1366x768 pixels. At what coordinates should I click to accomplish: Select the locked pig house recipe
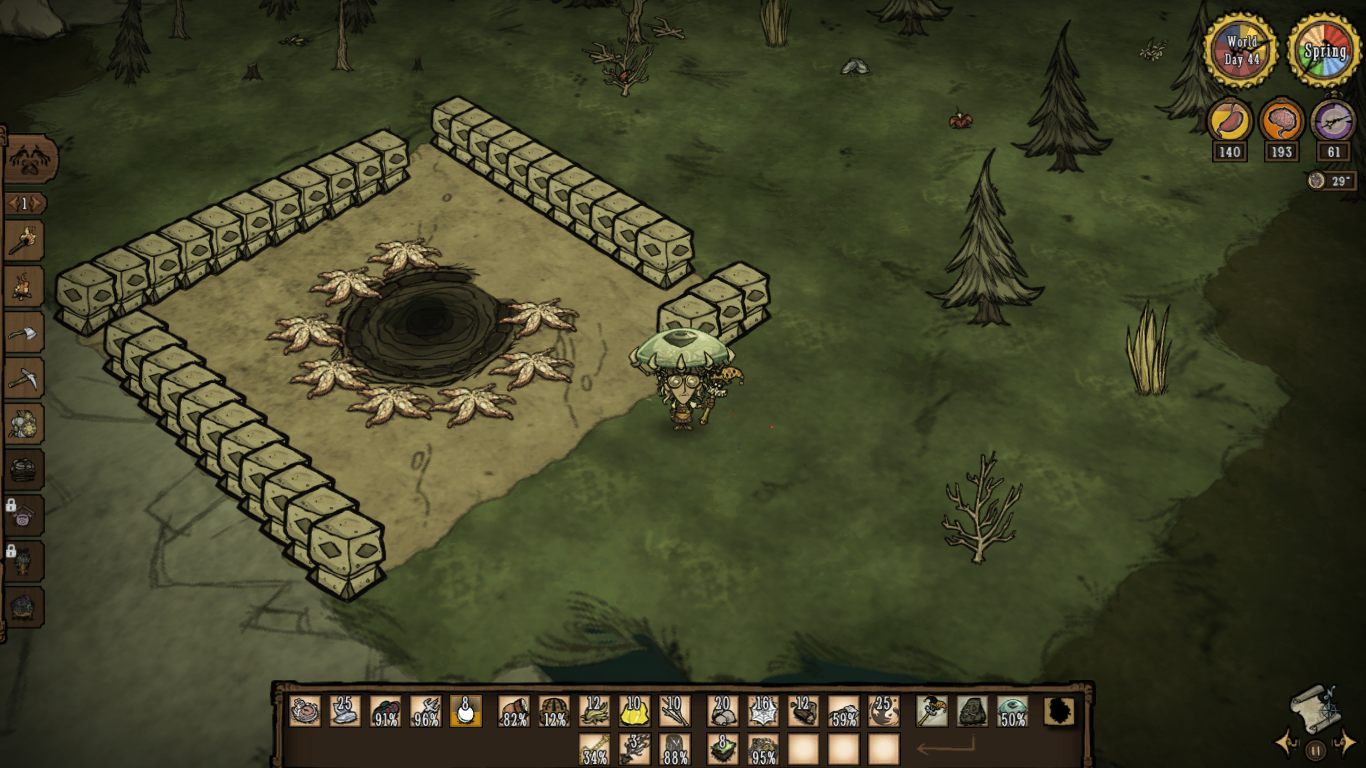click(x=25, y=517)
